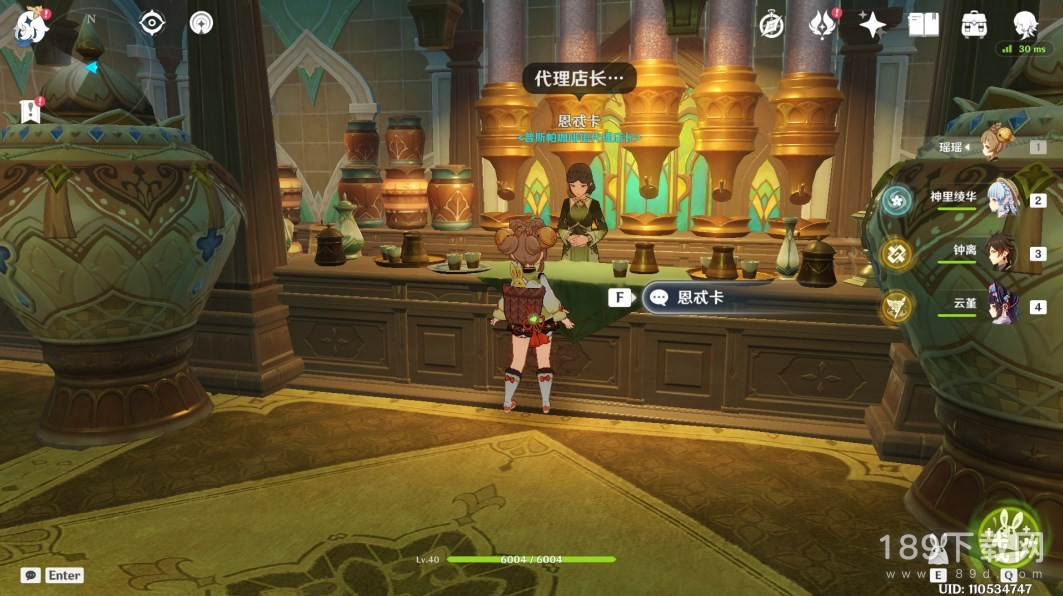
Task: Open the Paimon main menu
Action: click(30, 26)
